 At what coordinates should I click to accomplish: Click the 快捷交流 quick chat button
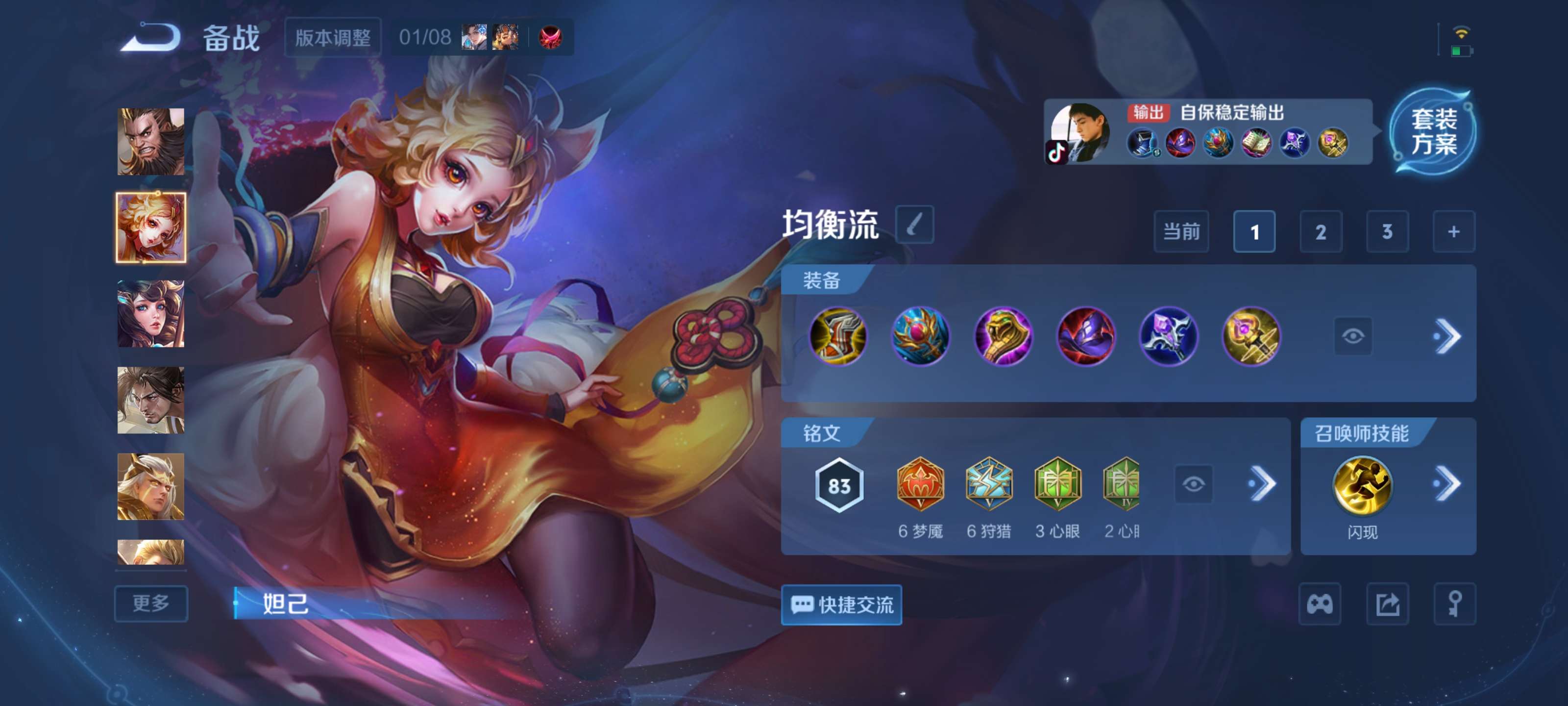tap(842, 604)
